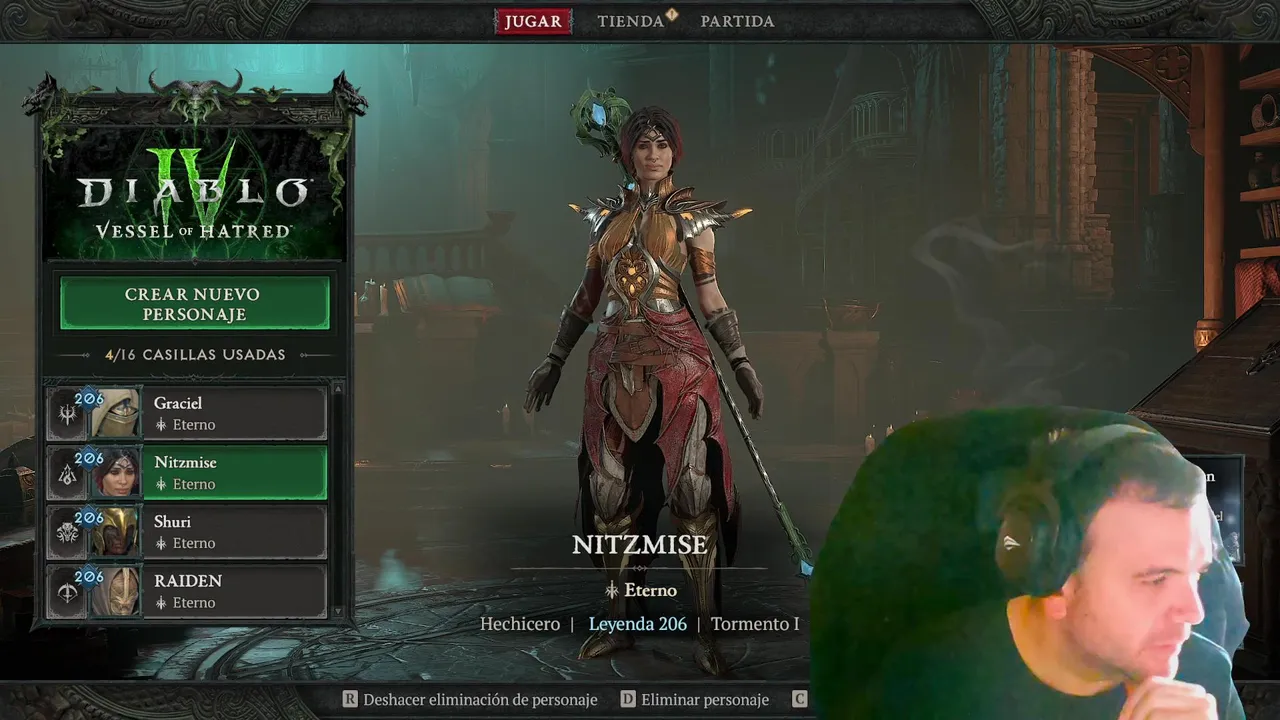Viewport: 1280px width, 720px height.
Task: Switch to the Jugar tab
Action: click(533, 21)
